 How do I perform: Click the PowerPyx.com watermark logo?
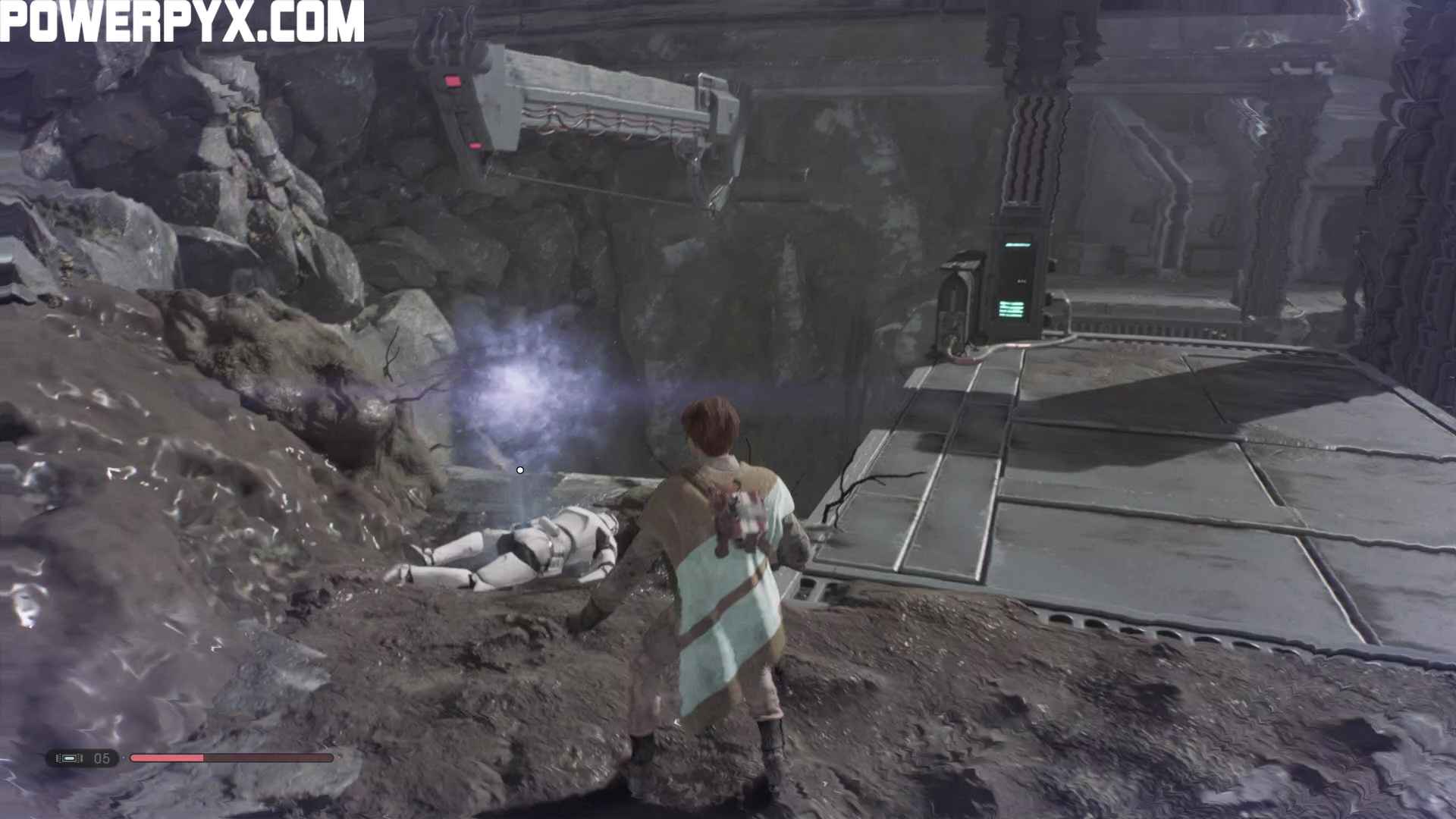182,21
